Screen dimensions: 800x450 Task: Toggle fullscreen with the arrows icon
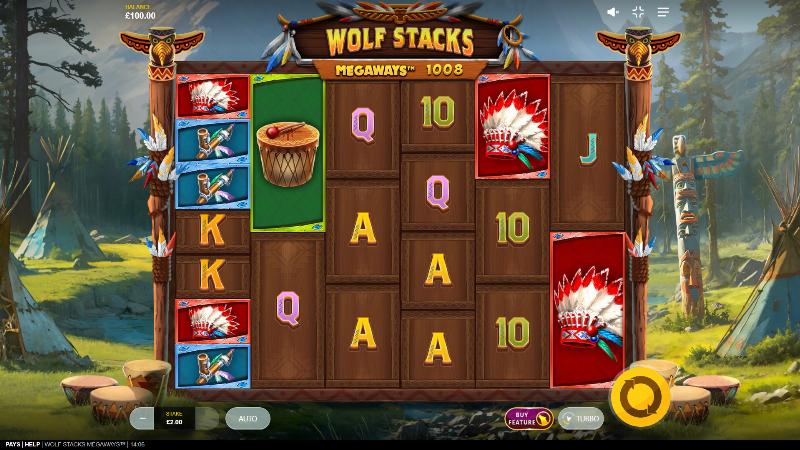(x=639, y=12)
